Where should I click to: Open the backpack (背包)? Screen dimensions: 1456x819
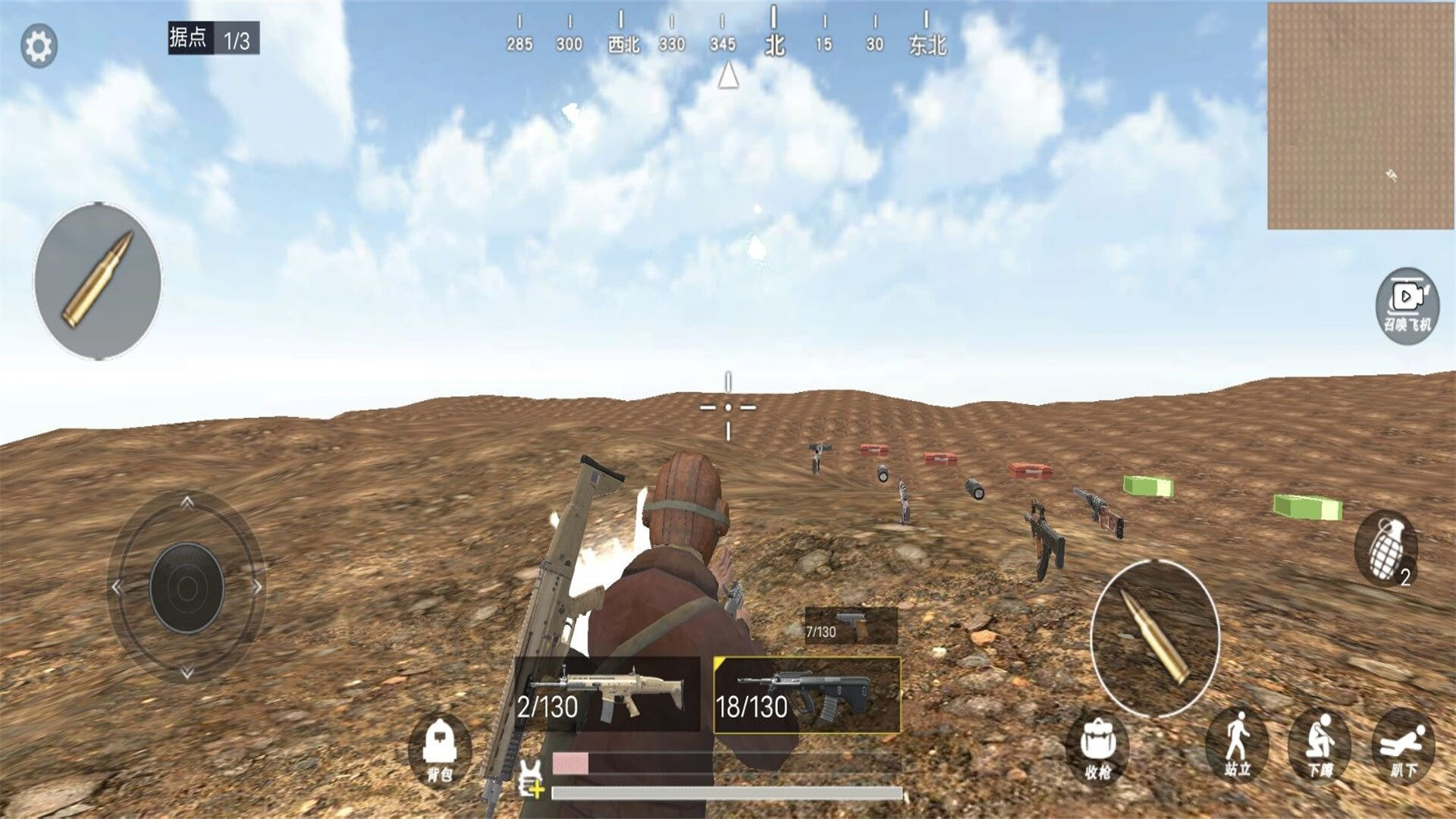pos(440,749)
